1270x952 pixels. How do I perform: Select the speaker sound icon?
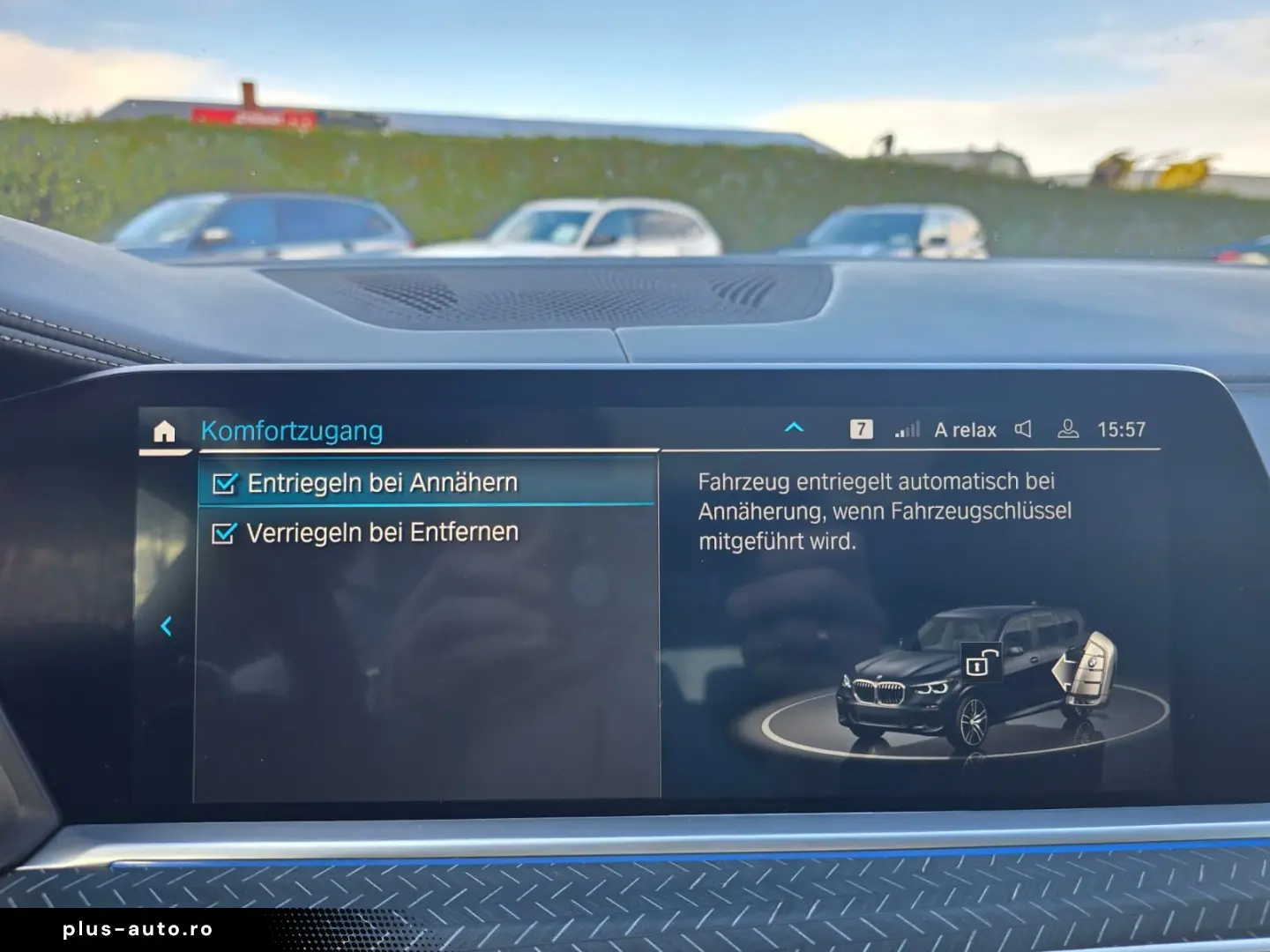[1023, 429]
